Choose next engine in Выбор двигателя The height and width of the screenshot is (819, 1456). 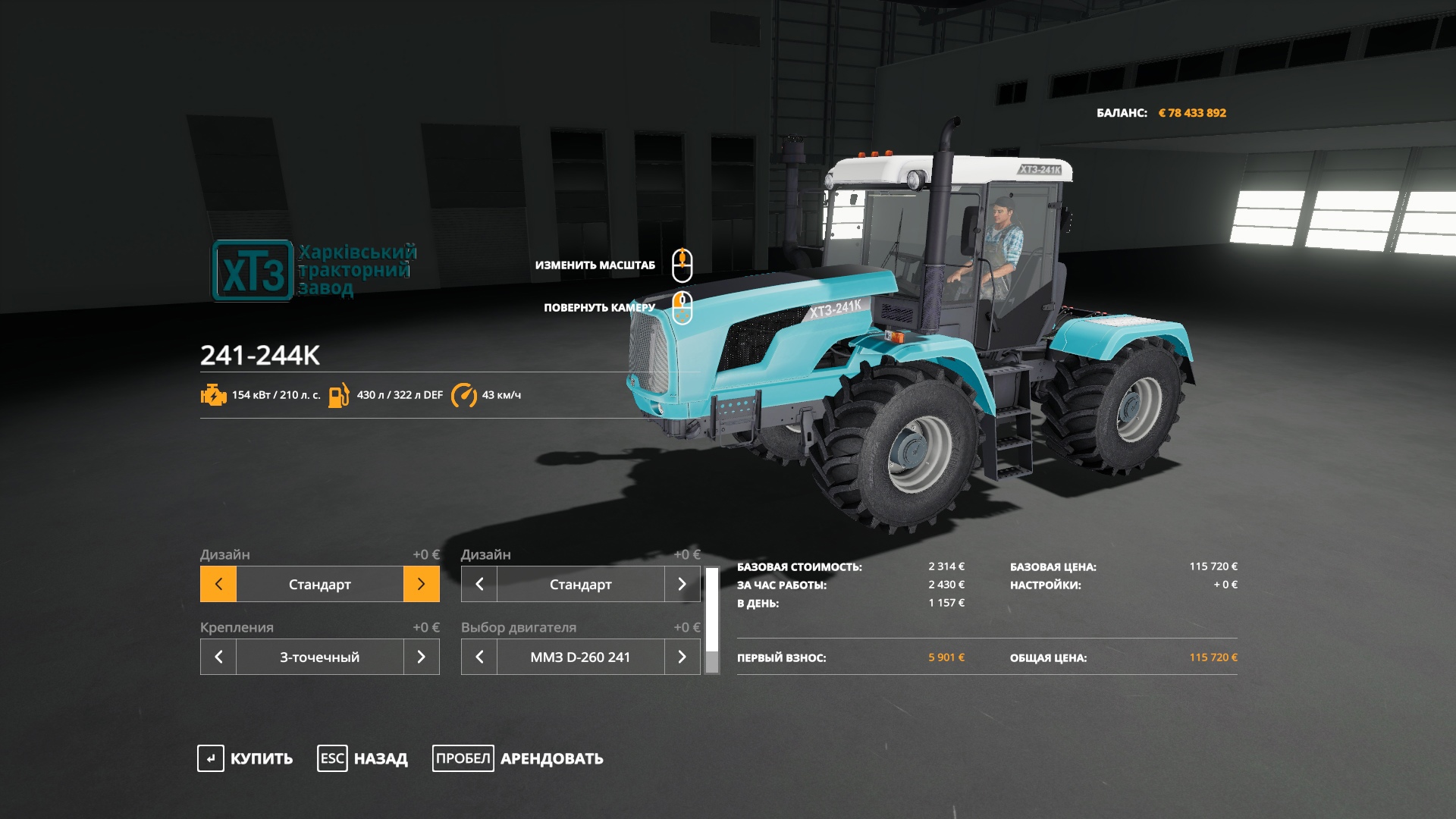pyautogui.click(x=682, y=657)
